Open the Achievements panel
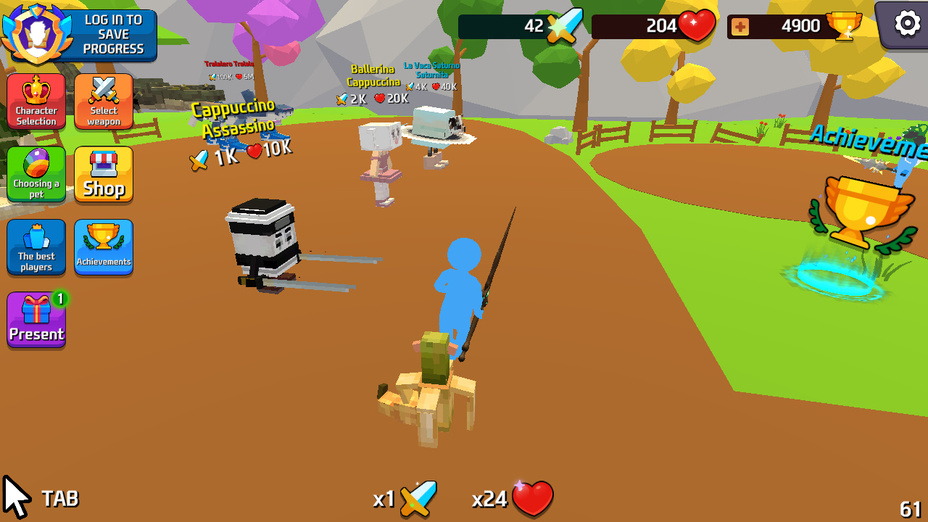This screenshot has width=928, height=522. point(104,247)
